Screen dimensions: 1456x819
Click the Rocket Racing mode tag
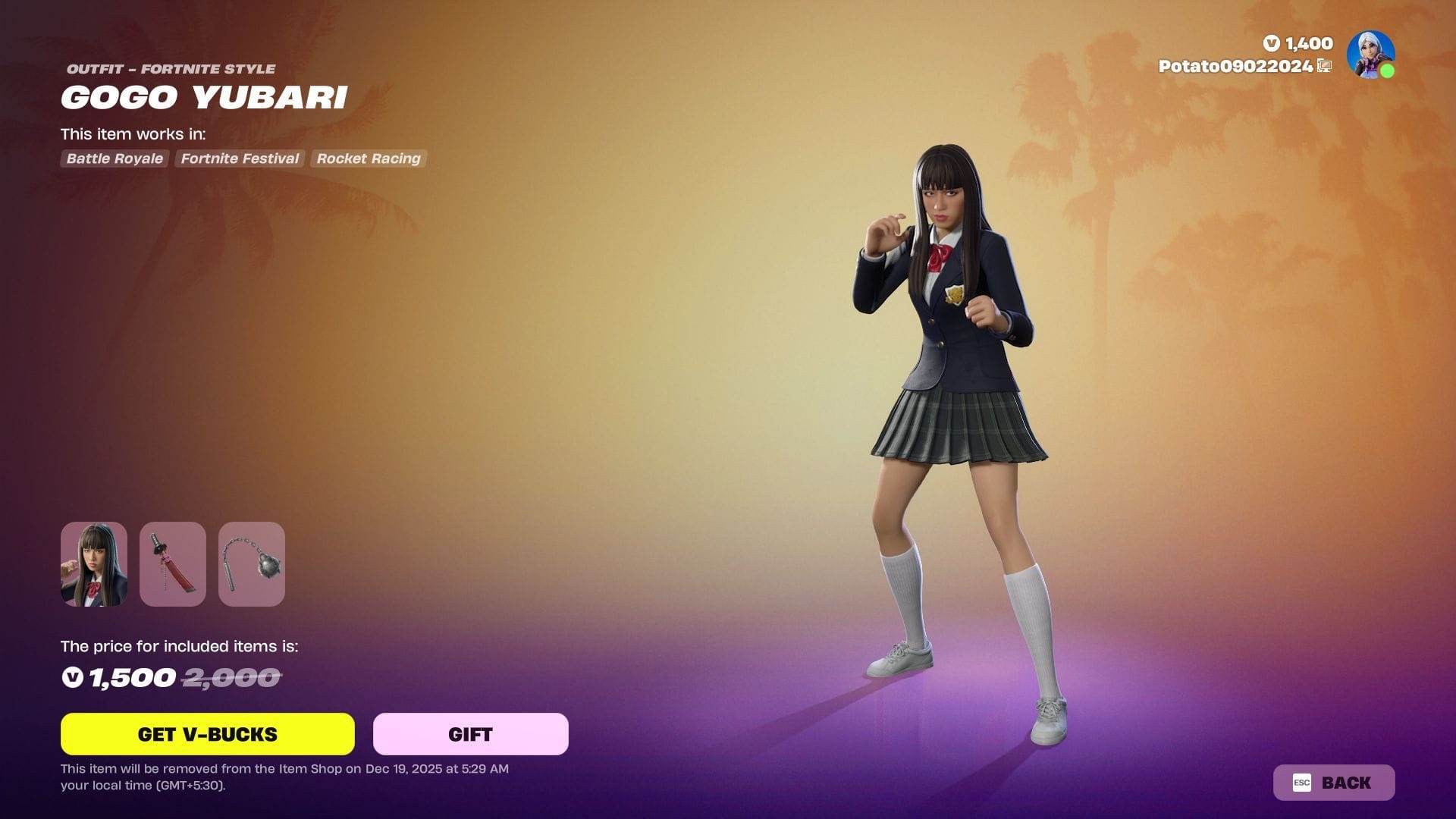369,158
